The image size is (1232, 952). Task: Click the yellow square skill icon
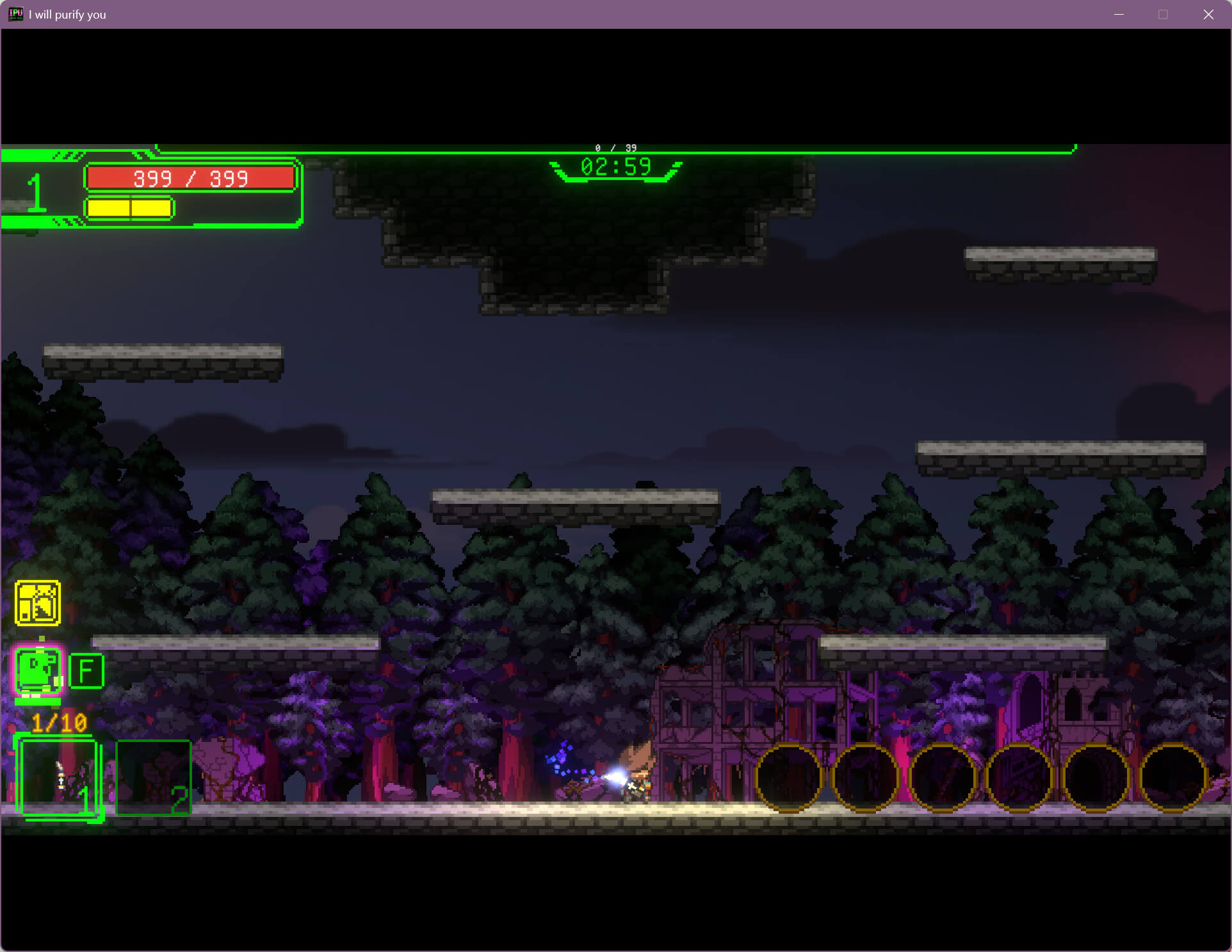point(38,602)
